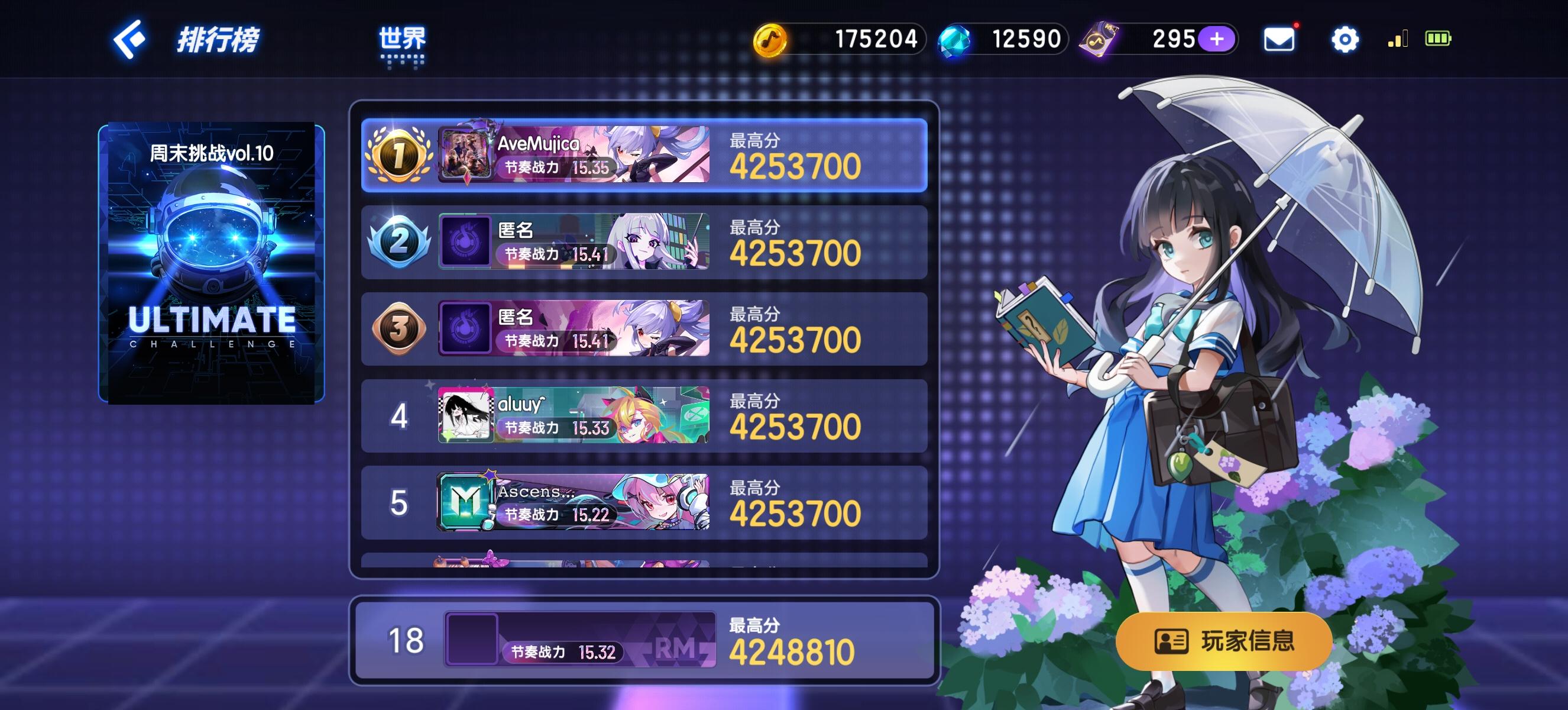The width and height of the screenshot is (1568, 710).
Task: Tap the blue diamond currency icon
Action: click(x=953, y=39)
